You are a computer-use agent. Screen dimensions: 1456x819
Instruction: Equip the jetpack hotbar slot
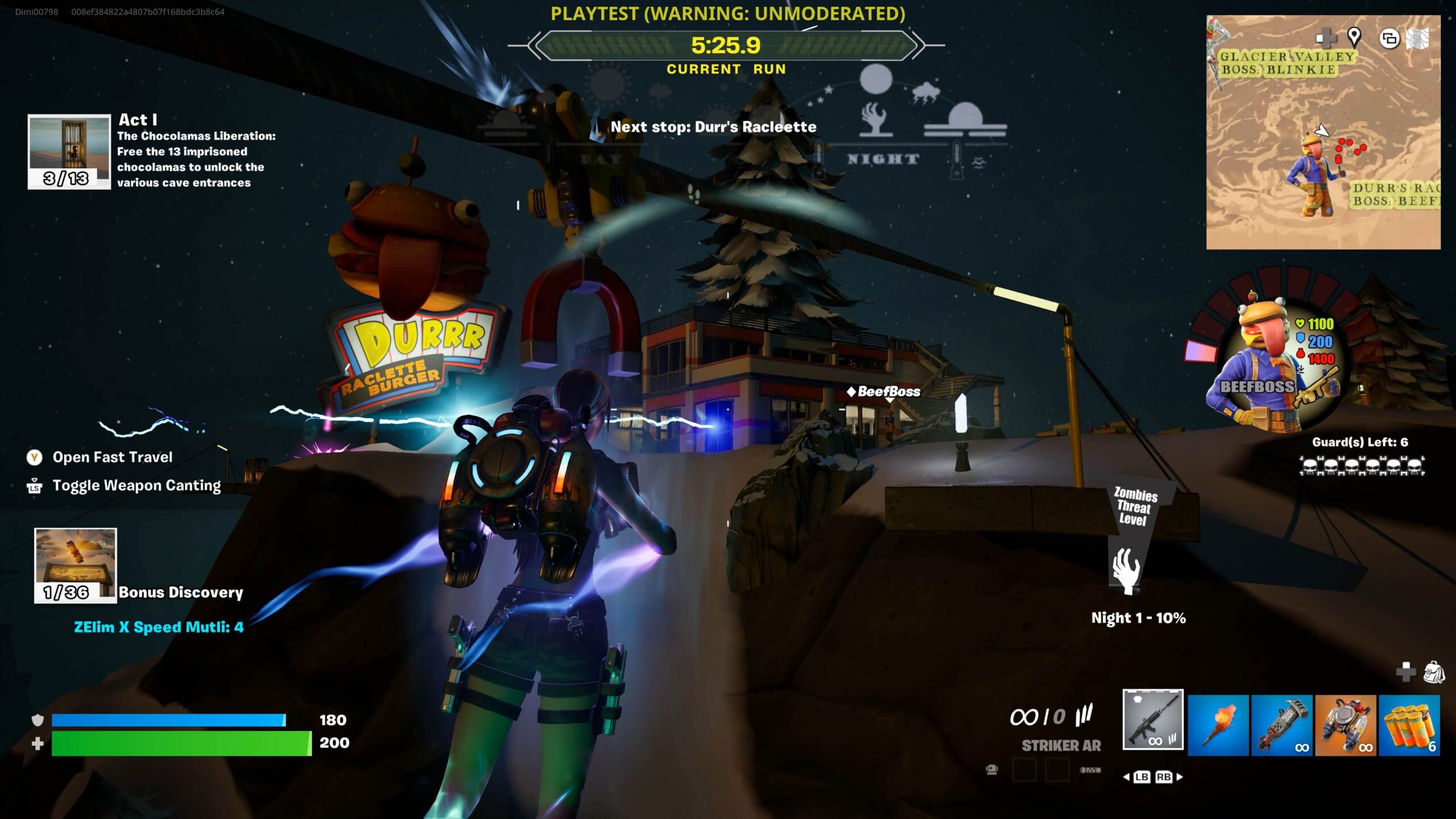(1346, 725)
